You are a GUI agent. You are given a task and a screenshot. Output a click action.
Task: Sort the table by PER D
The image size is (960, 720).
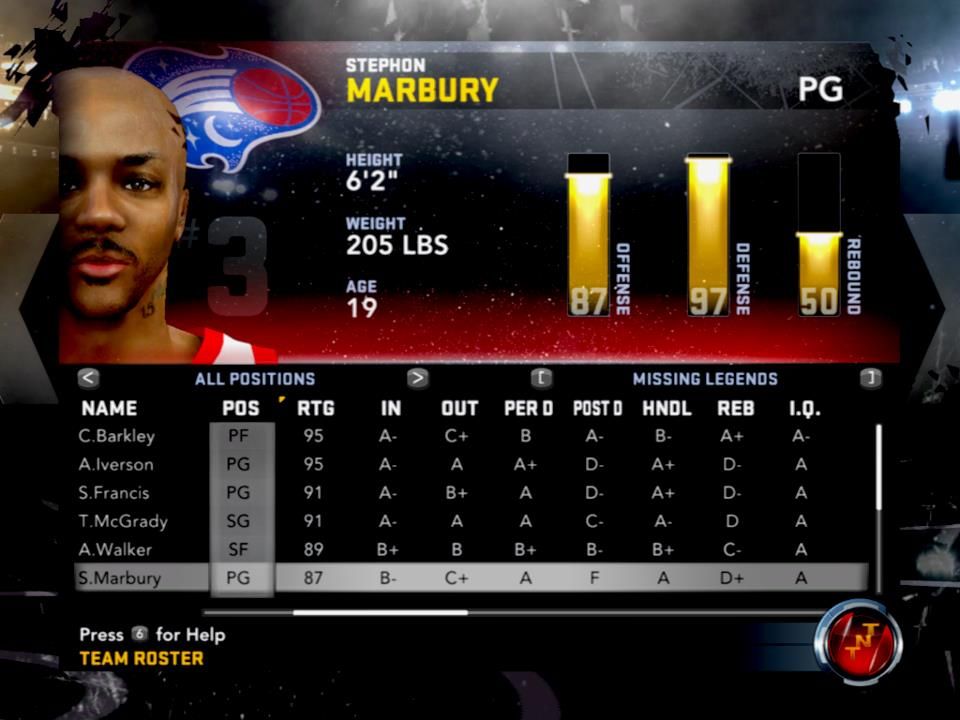528,408
